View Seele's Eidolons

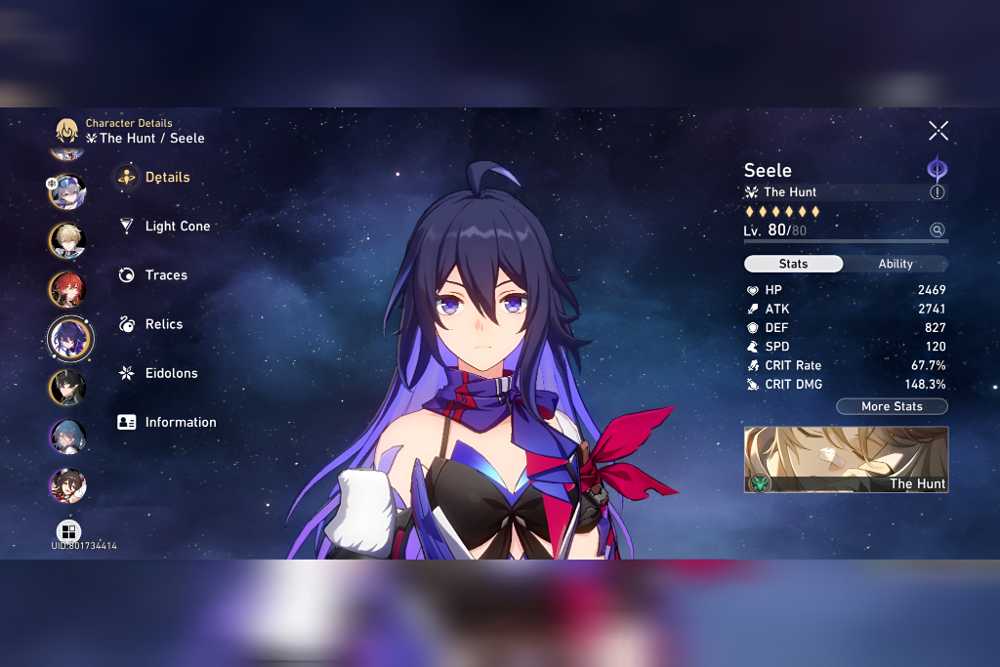(x=170, y=373)
